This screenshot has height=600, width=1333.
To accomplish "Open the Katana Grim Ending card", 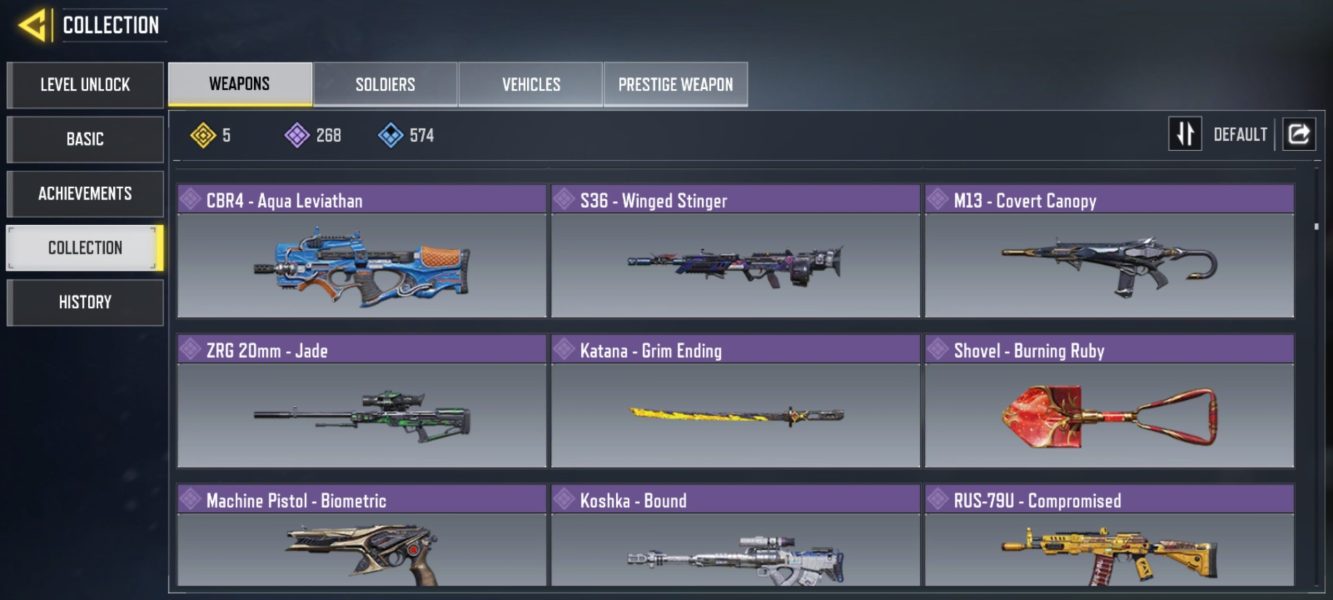I will [x=735, y=414].
